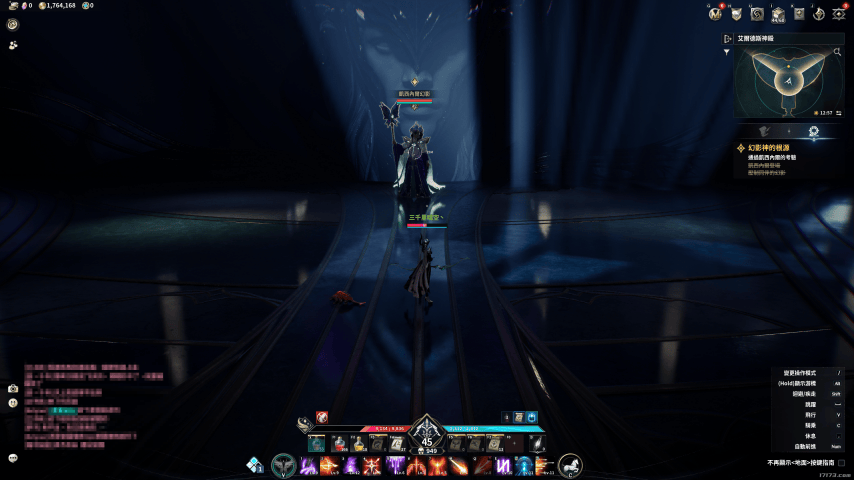Viewport: 854px width, 480px height.
Task: Open the party members icon
Action: [x=13, y=45]
